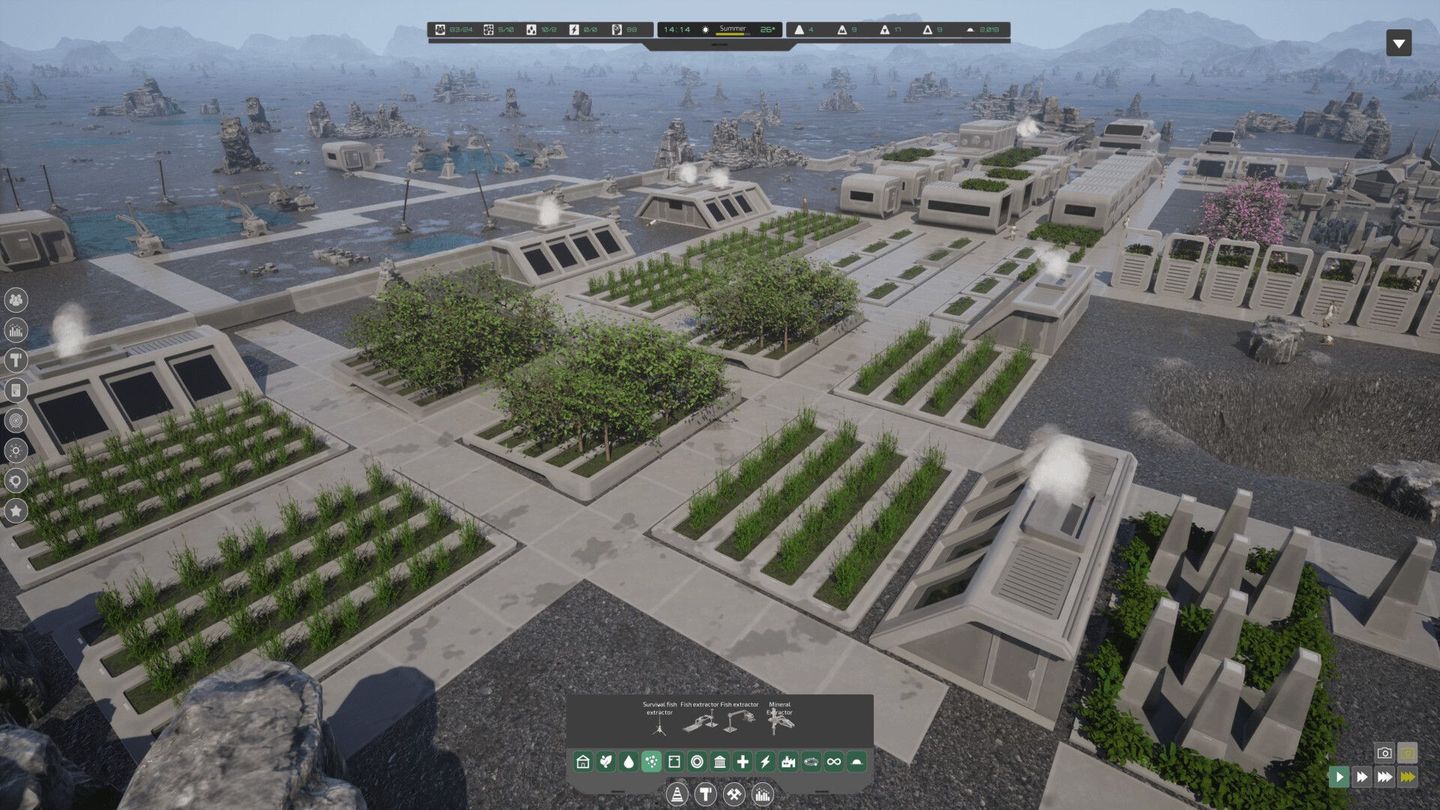Open the food production category

[605, 761]
